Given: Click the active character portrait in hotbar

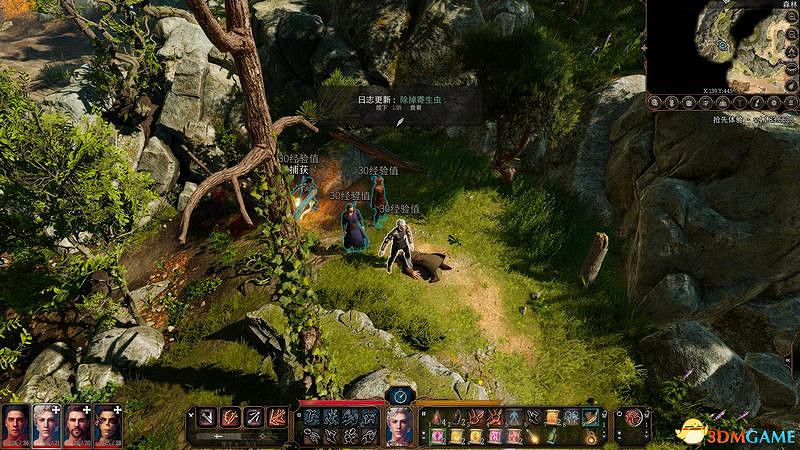Looking at the screenshot, I should pyautogui.click(x=399, y=427).
